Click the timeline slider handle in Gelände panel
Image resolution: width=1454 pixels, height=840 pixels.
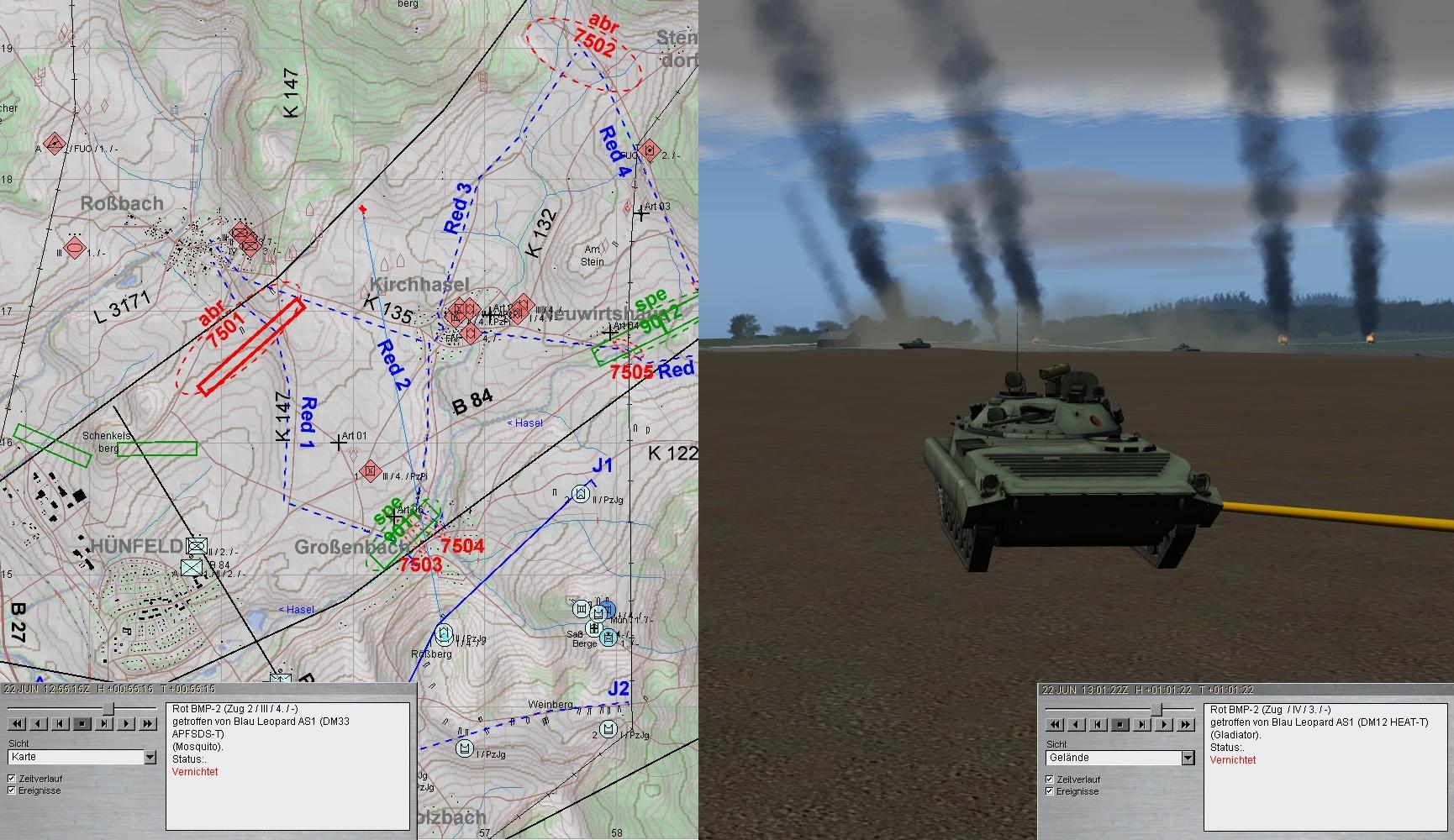click(1157, 711)
